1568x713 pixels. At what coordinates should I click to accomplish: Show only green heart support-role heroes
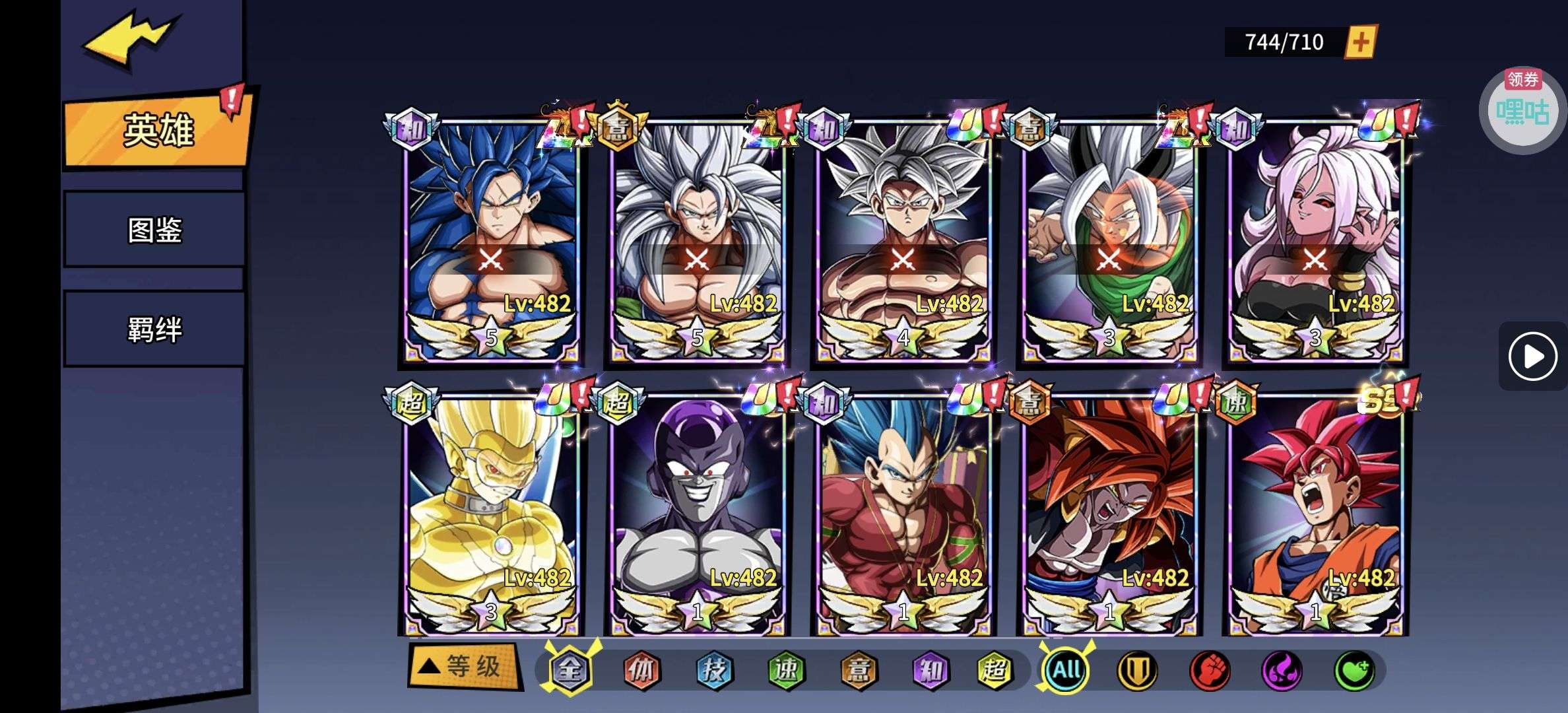tap(1354, 670)
